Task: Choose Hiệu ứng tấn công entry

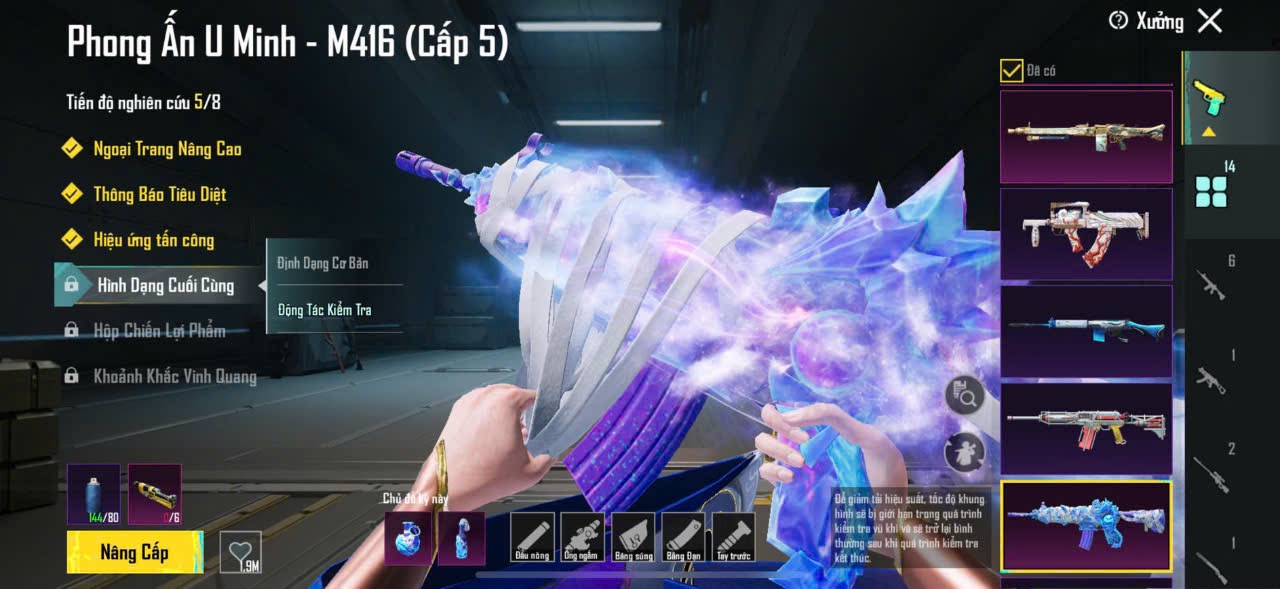Action: (x=153, y=240)
